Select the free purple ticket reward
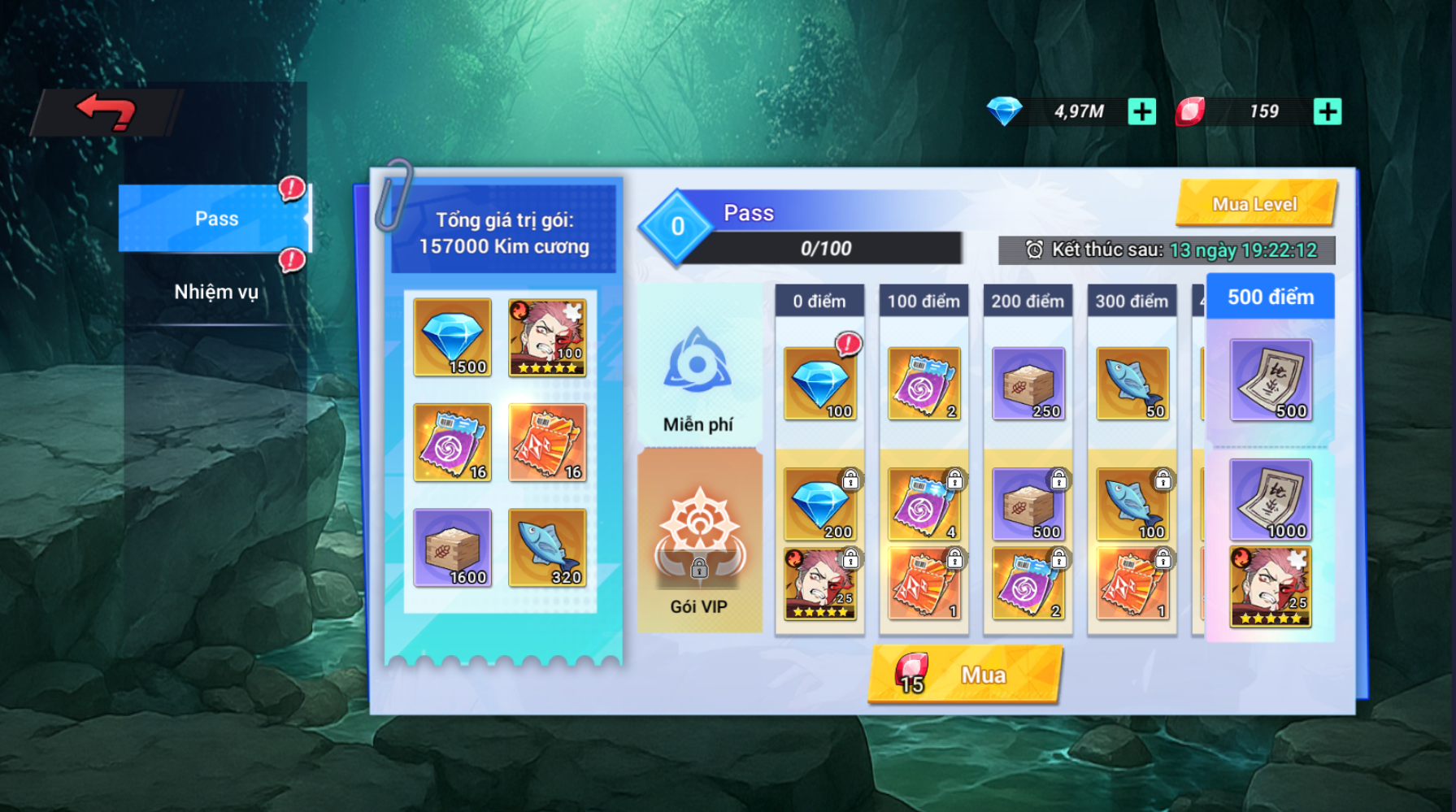 (924, 384)
